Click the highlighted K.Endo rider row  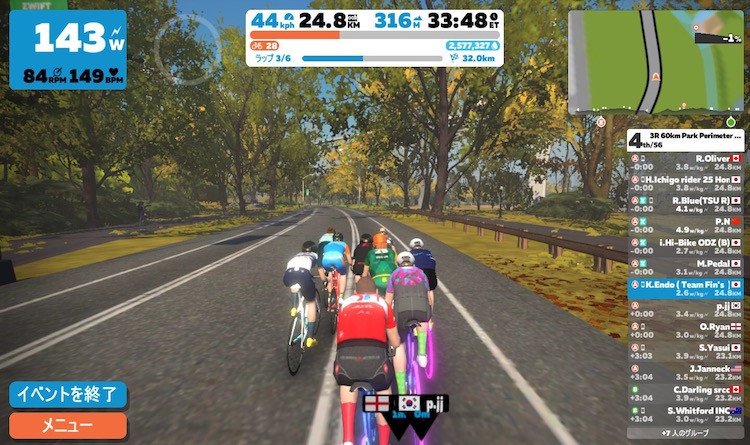(x=687, y=289)
